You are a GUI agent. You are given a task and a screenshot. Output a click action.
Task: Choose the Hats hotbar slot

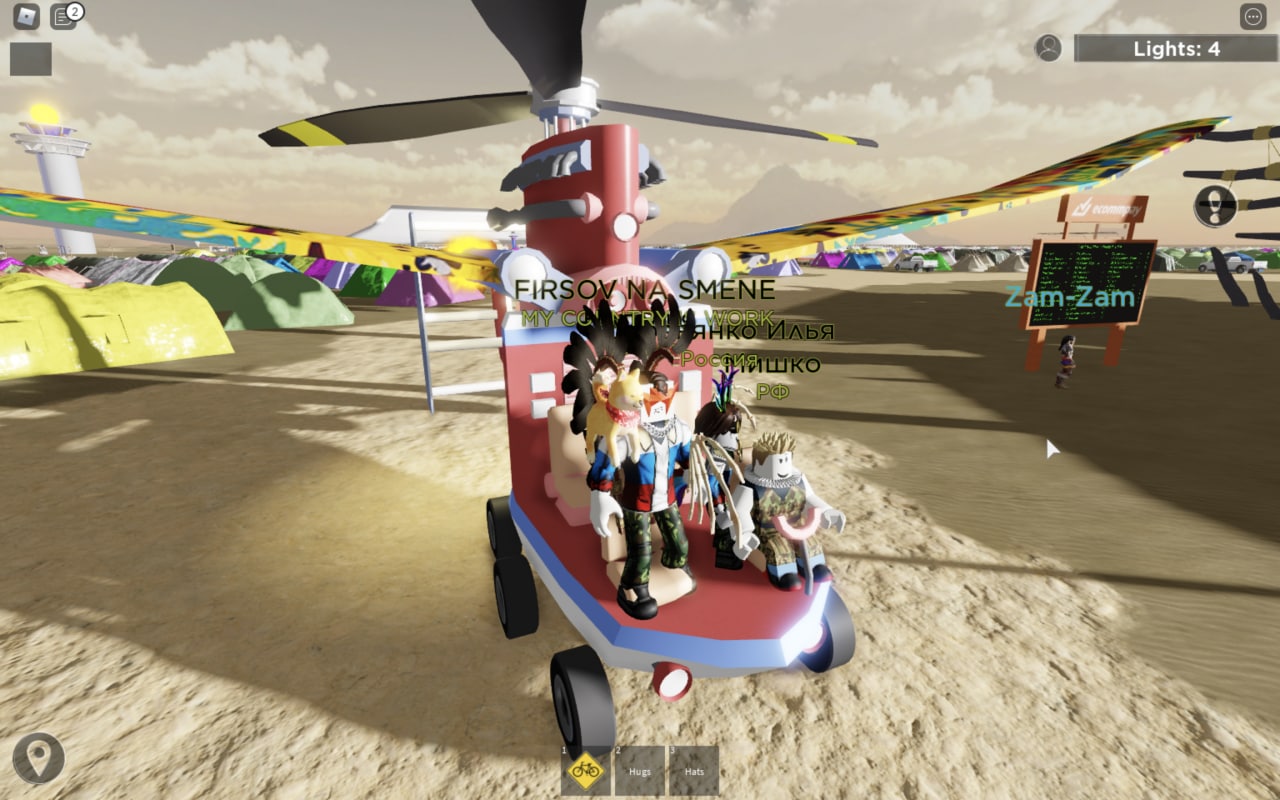[x=693, y=770]
